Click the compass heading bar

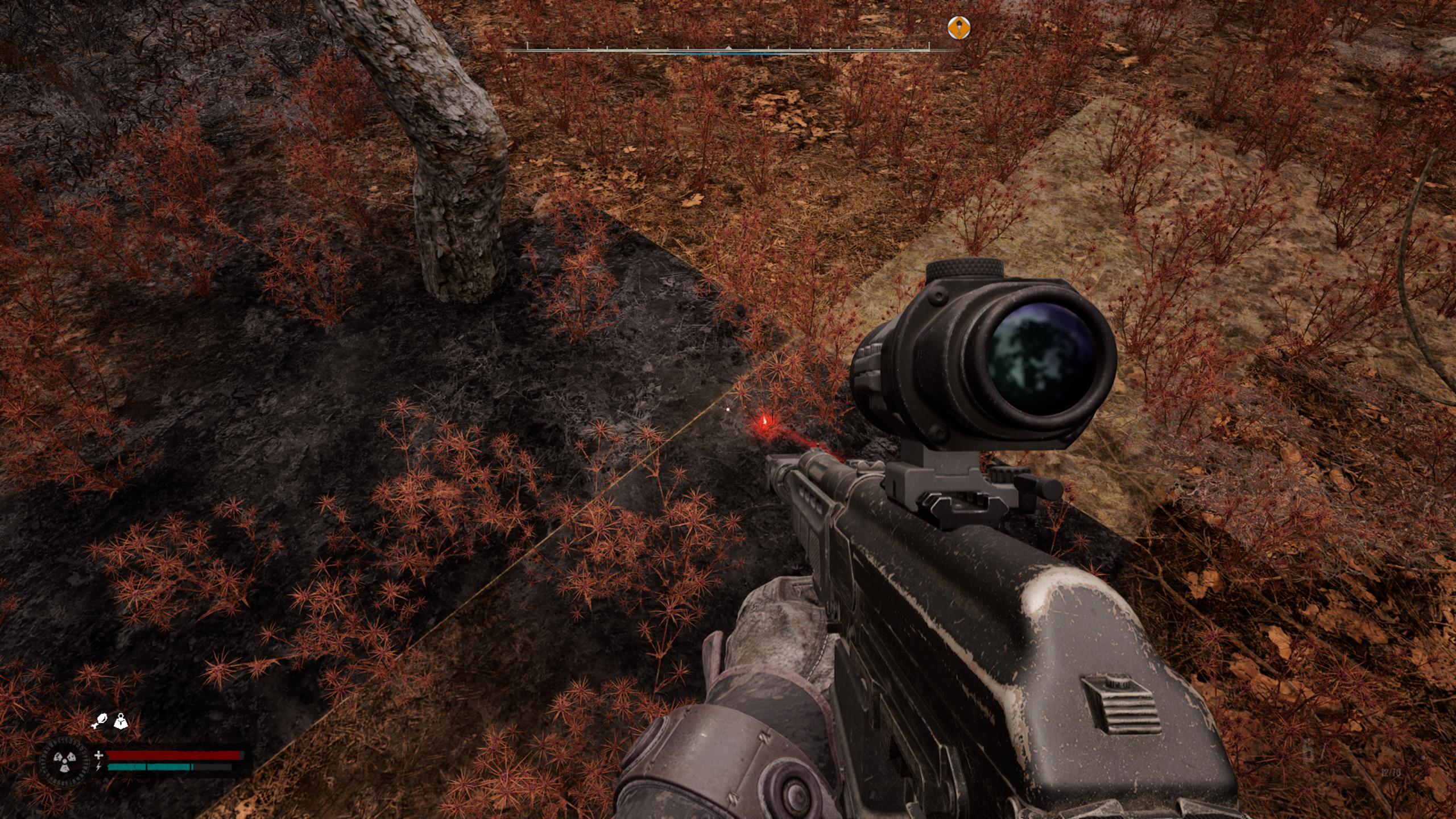(x=729, y=50)
